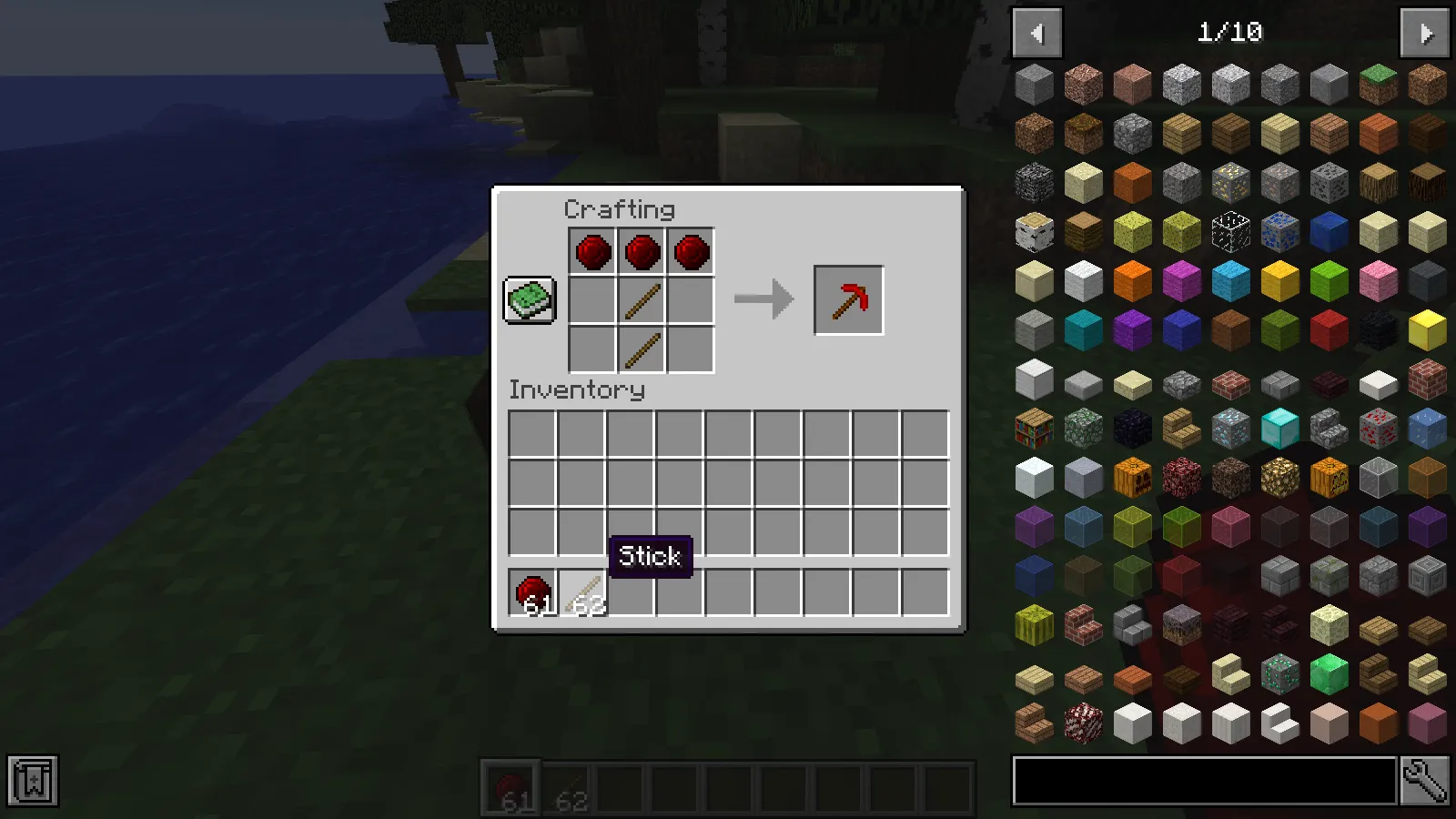Go to the previous item page with left arrow
The width and height of the screenshot is (1456, 819).
pyautogui.click(x=1037, y=33)
